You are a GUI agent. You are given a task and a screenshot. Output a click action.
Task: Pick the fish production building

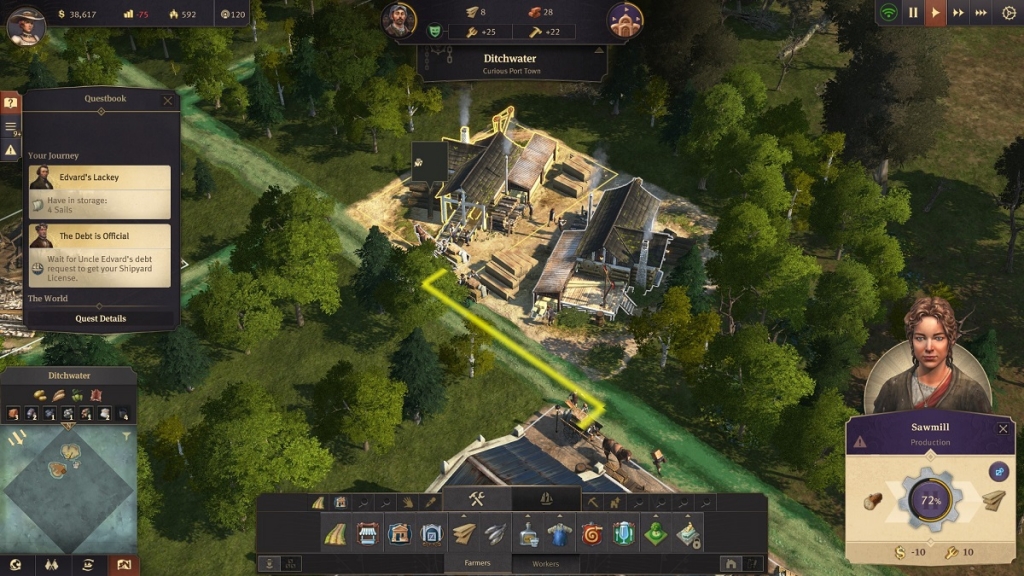[x=494, y=534]
